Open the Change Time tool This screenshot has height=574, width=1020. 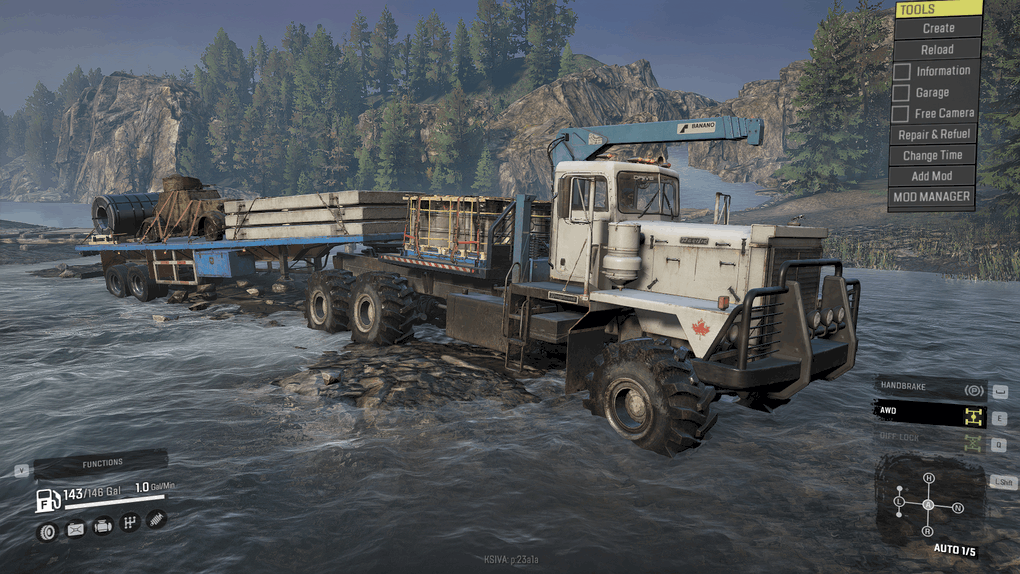[x=934, y=155]
